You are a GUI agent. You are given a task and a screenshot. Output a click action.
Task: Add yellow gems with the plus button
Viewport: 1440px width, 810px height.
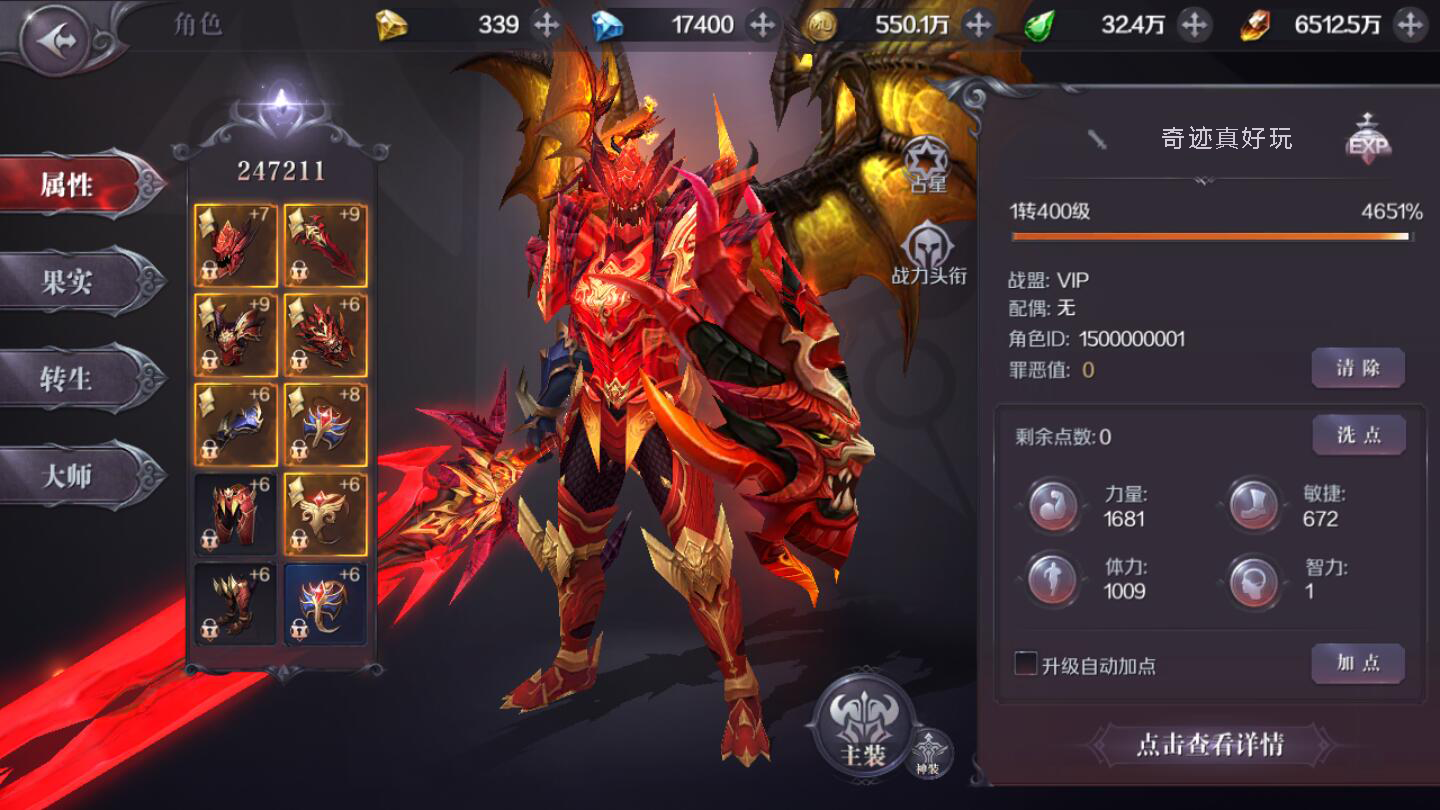click(546, 25)
